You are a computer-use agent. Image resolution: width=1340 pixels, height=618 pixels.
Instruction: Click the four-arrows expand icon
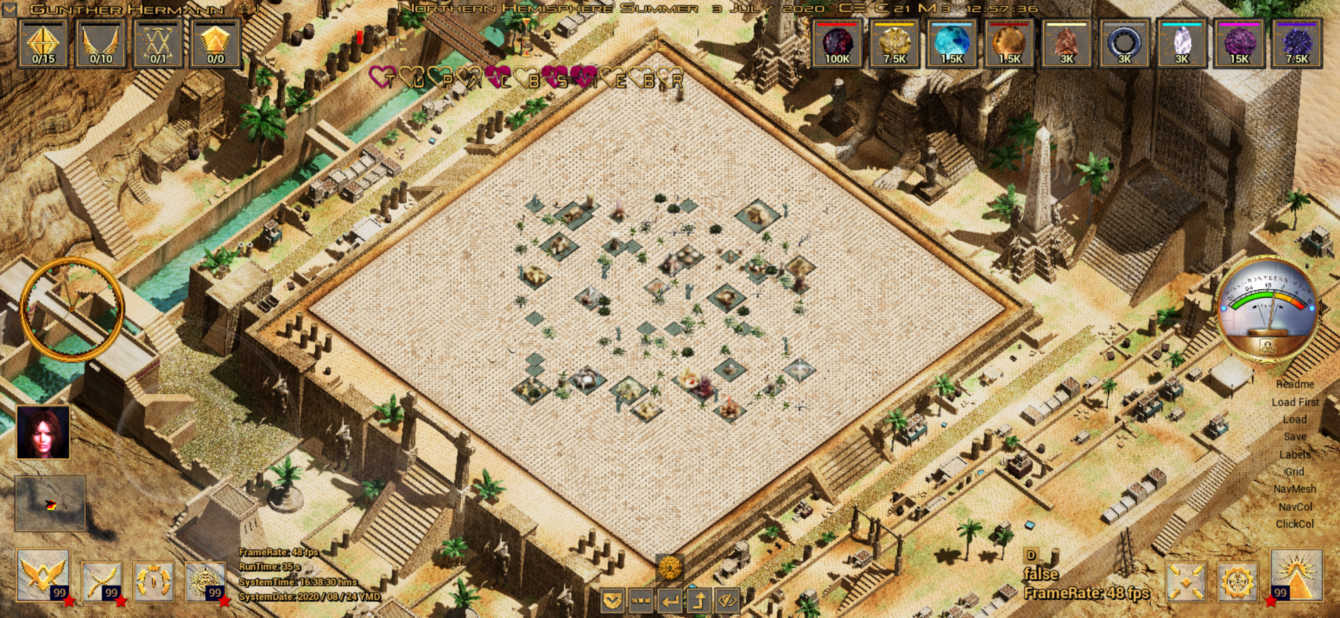pyautogui.click(x=1186, y=581)
